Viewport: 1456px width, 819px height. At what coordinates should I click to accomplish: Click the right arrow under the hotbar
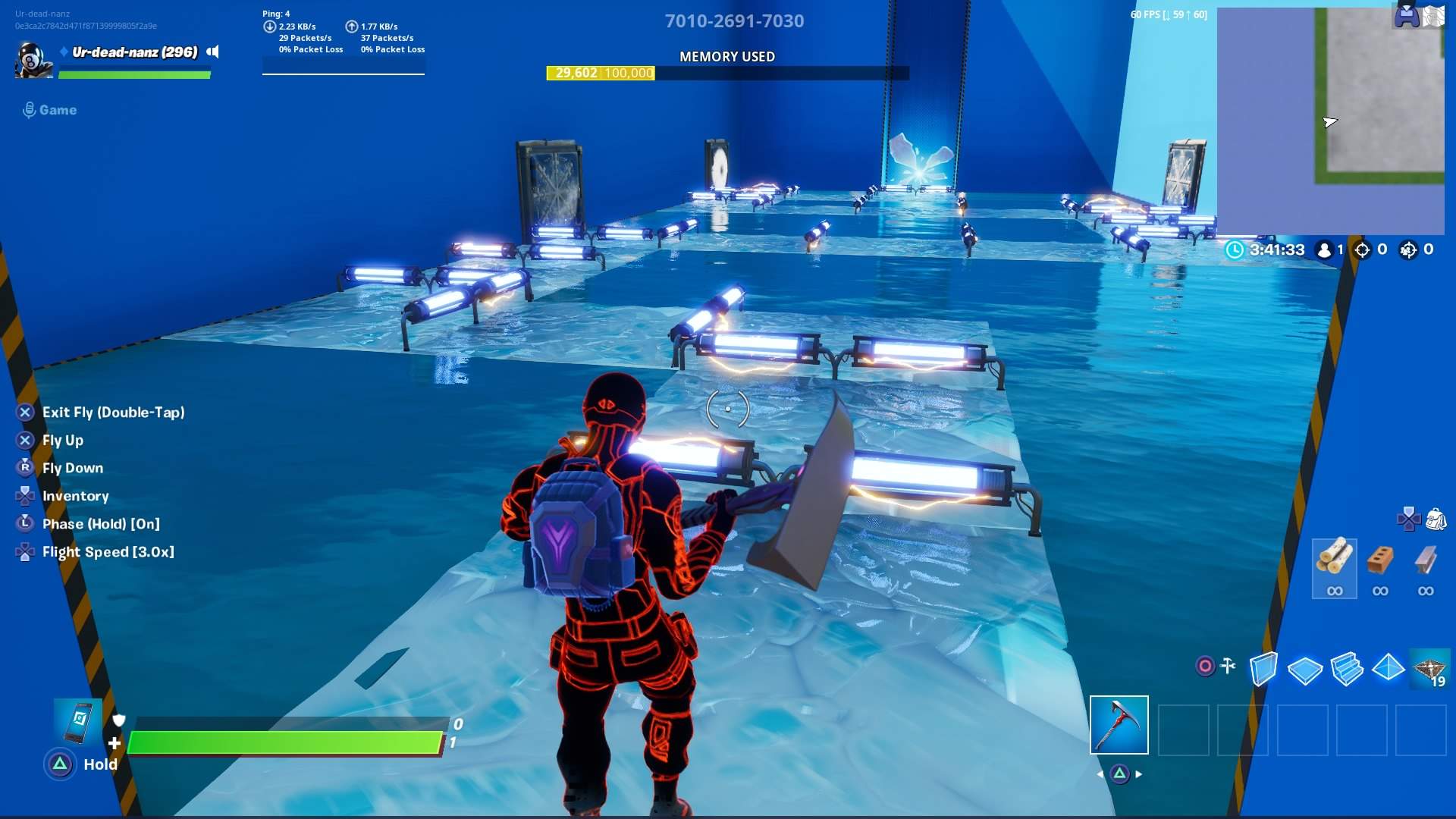[x=1139, y=774]
